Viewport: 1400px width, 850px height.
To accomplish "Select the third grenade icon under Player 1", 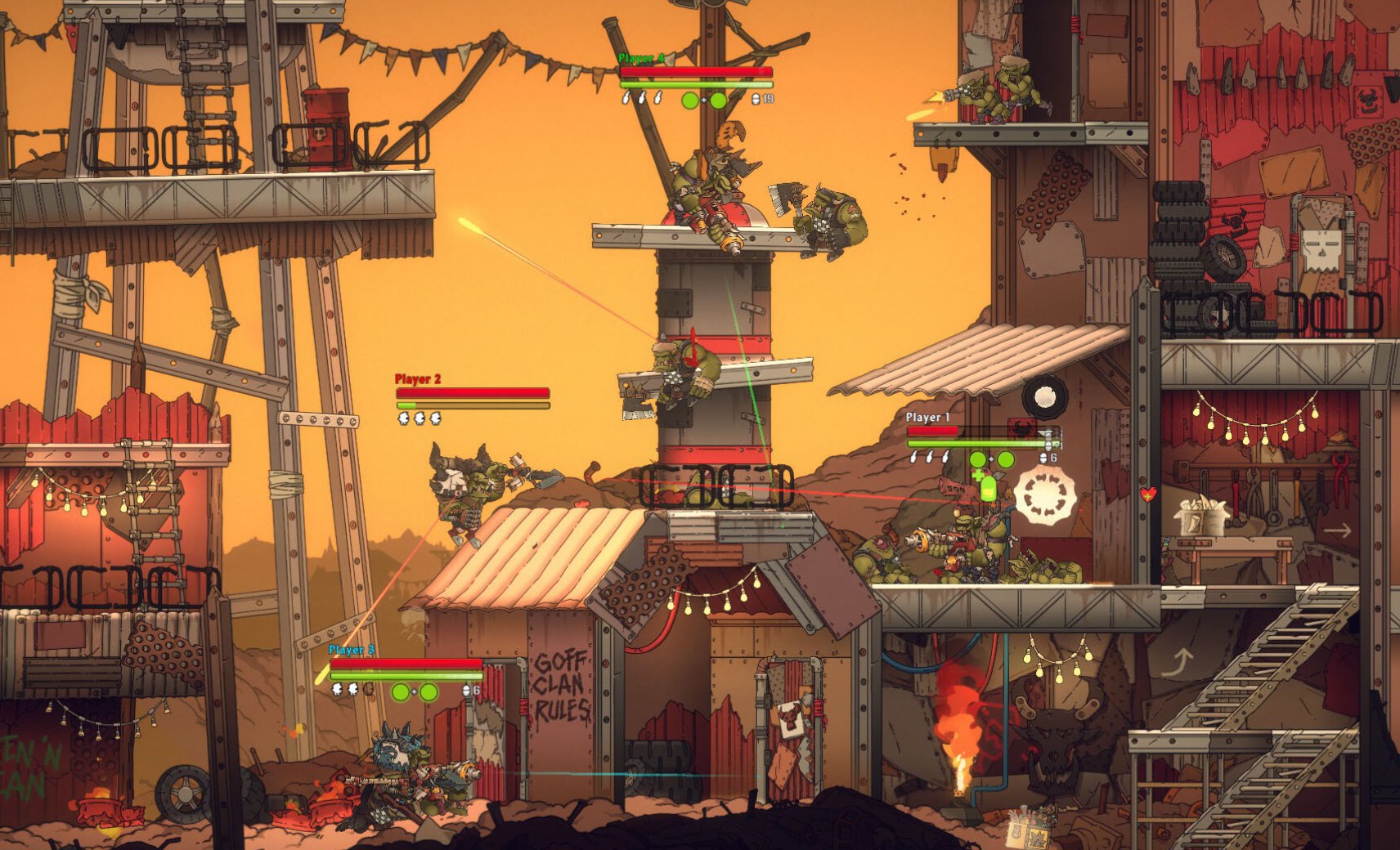I will (945, 458).
